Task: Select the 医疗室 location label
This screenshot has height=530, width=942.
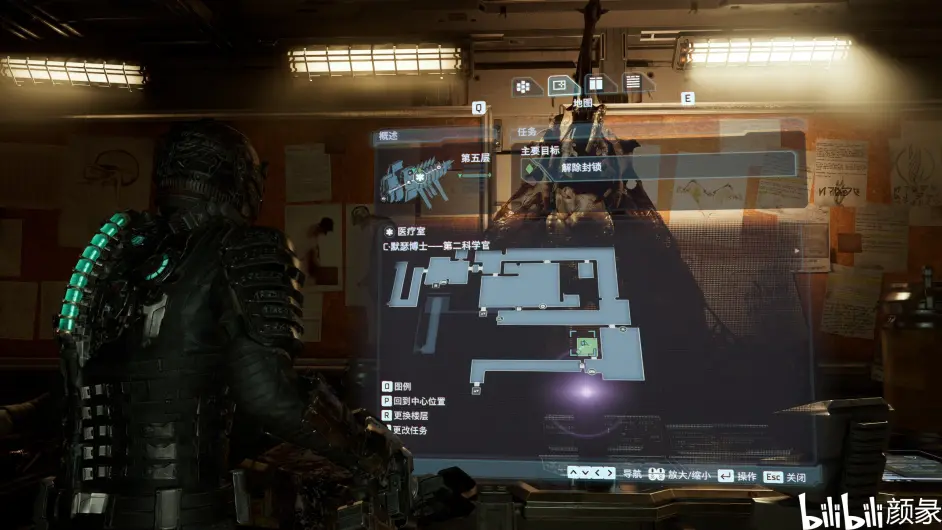Action: point(410,231)
